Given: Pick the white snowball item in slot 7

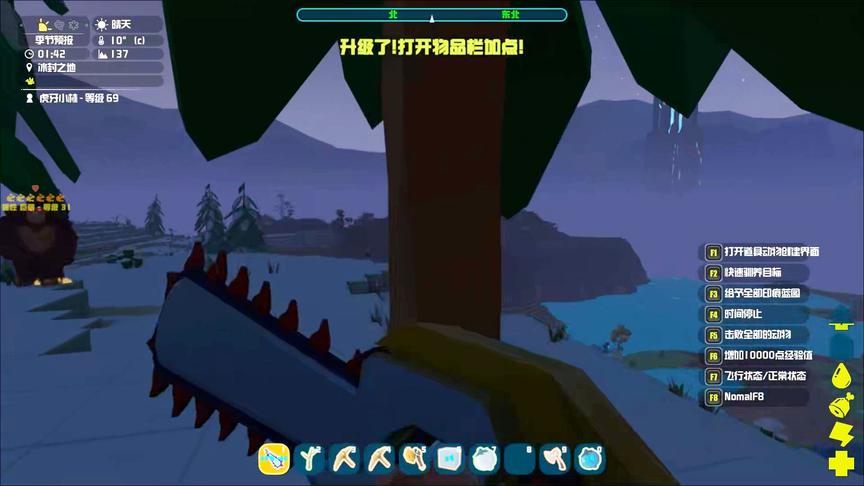Looking at the screenshot, I should pyautogui.click(x=484, y=458).
